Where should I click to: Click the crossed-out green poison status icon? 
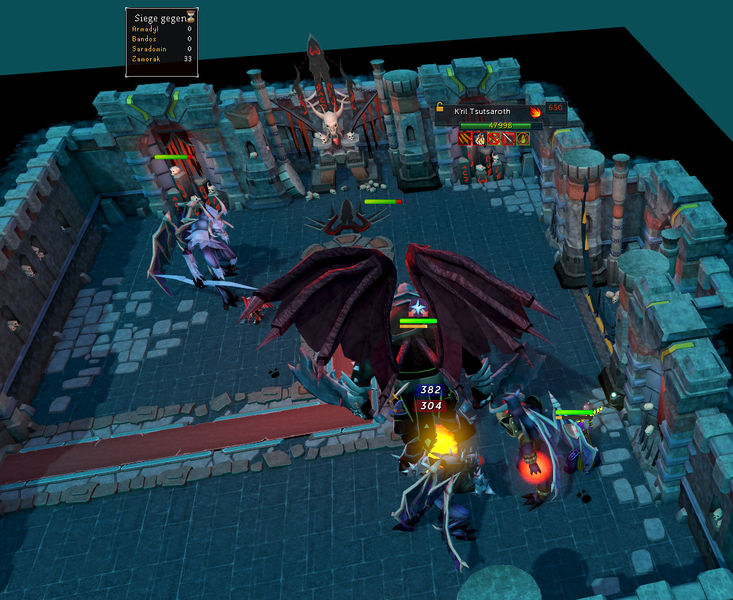(x=523, y=138)
